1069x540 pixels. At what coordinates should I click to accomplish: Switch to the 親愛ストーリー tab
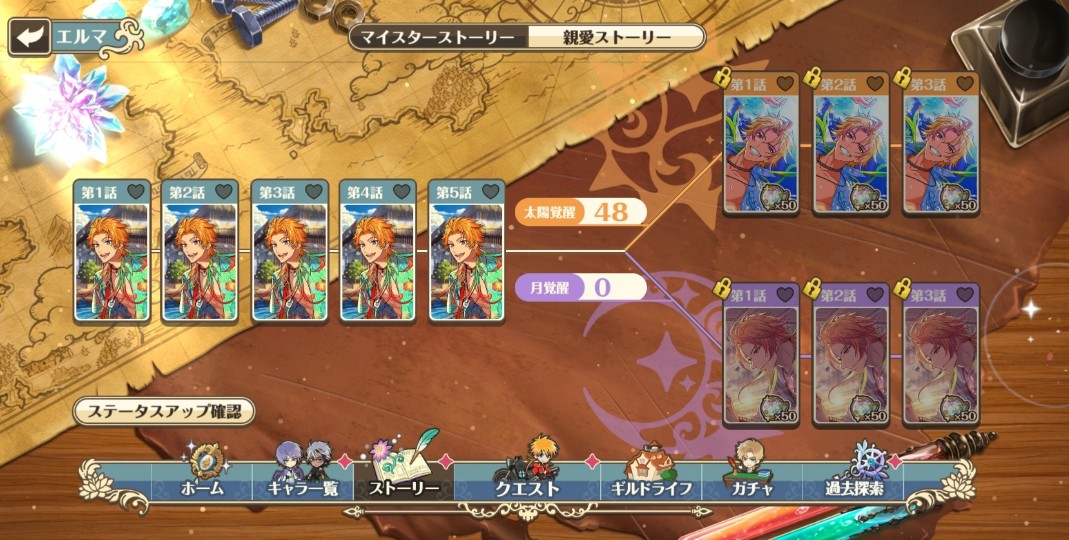coord(614,38)
